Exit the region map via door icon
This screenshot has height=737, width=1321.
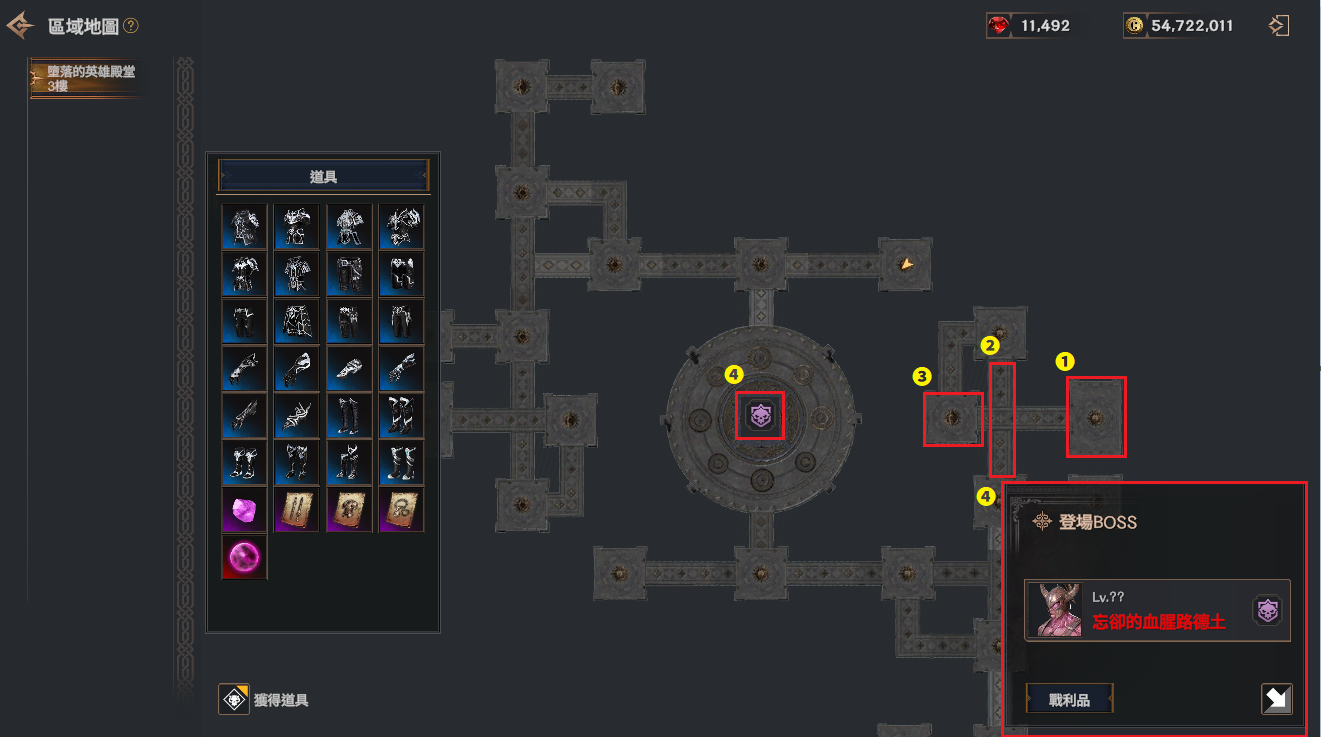click(x=1278, y=26)
